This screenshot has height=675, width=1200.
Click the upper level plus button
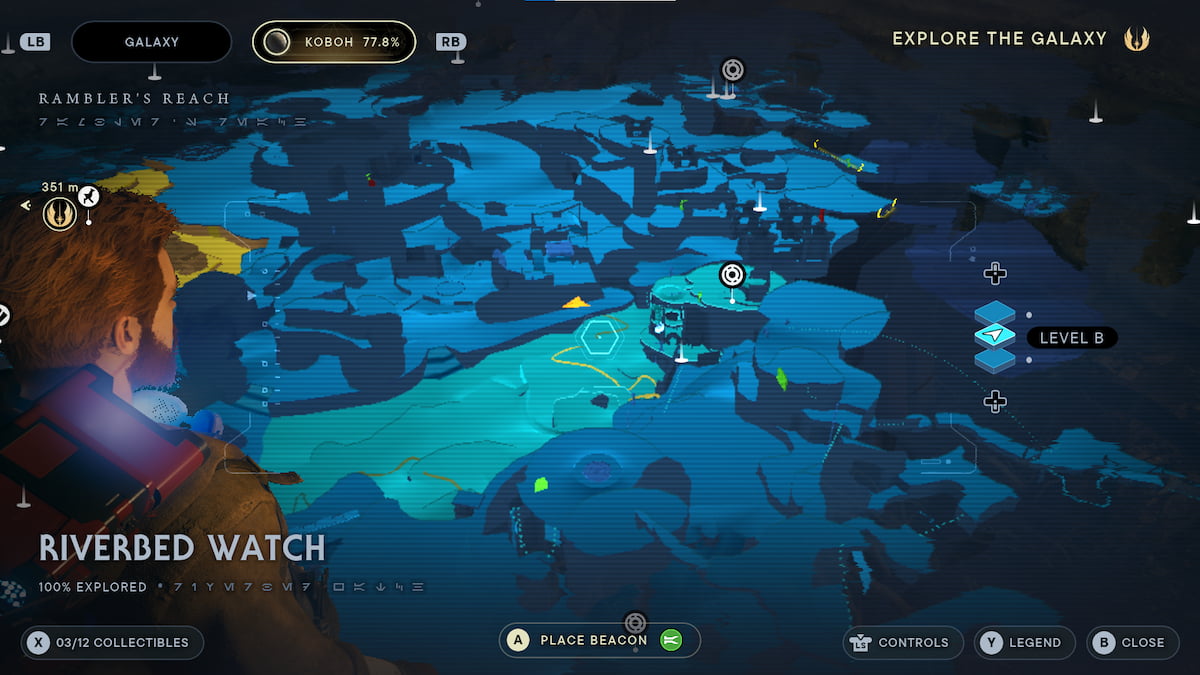995,273
